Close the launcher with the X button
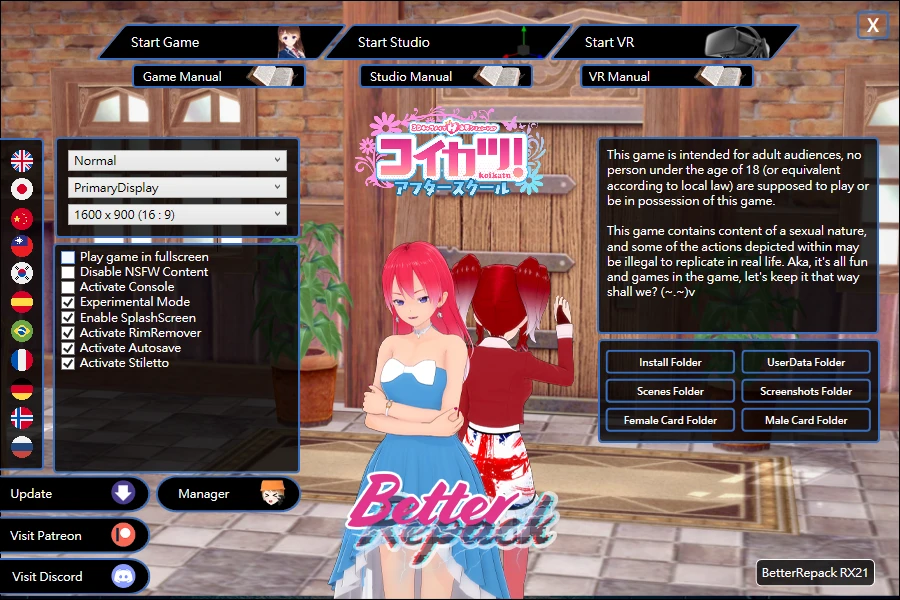Screen dimensions: 900x600 (873, 26)
